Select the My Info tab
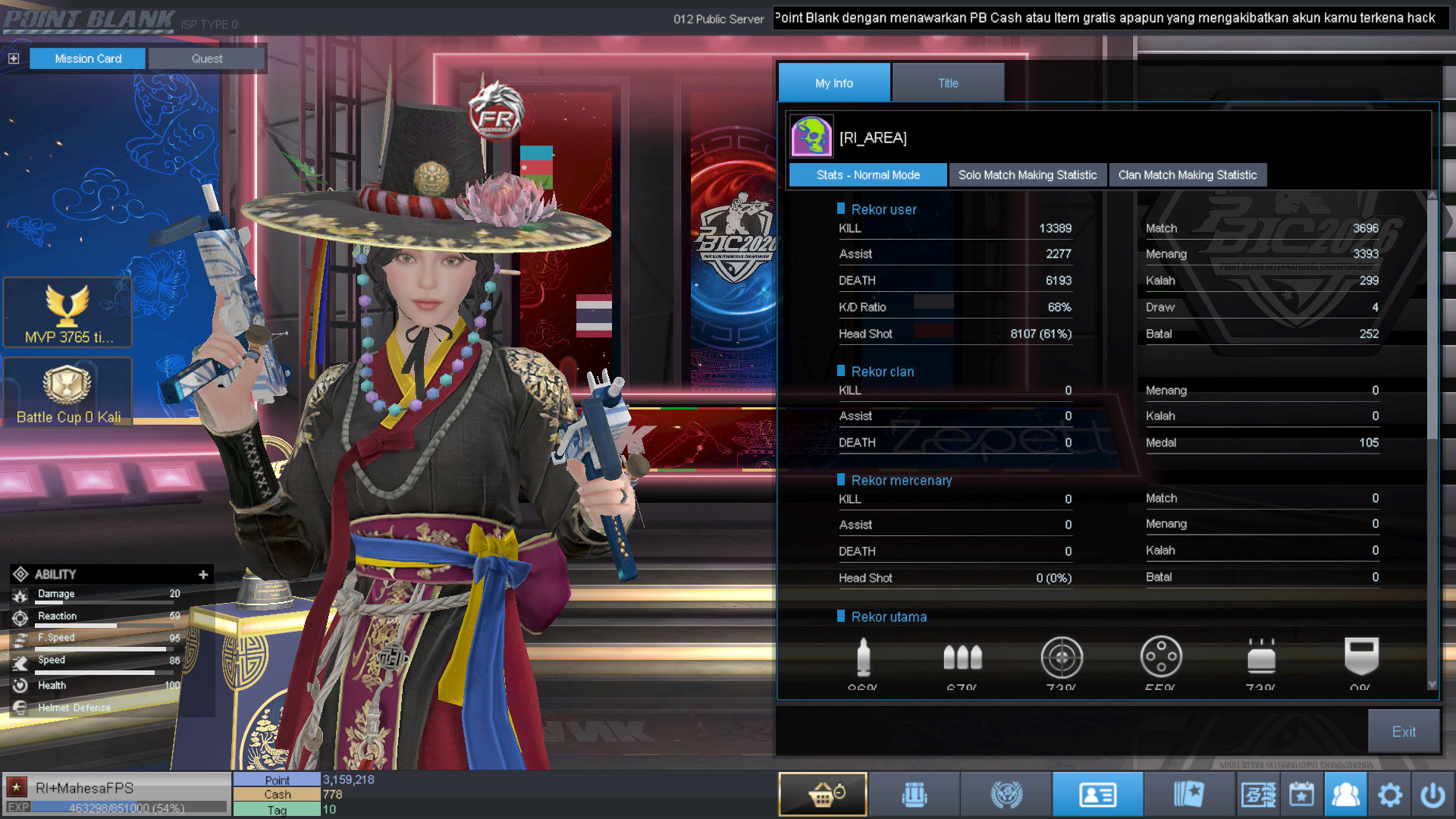This screenshot has width=1456, height=819. click(x=833, y=83)
